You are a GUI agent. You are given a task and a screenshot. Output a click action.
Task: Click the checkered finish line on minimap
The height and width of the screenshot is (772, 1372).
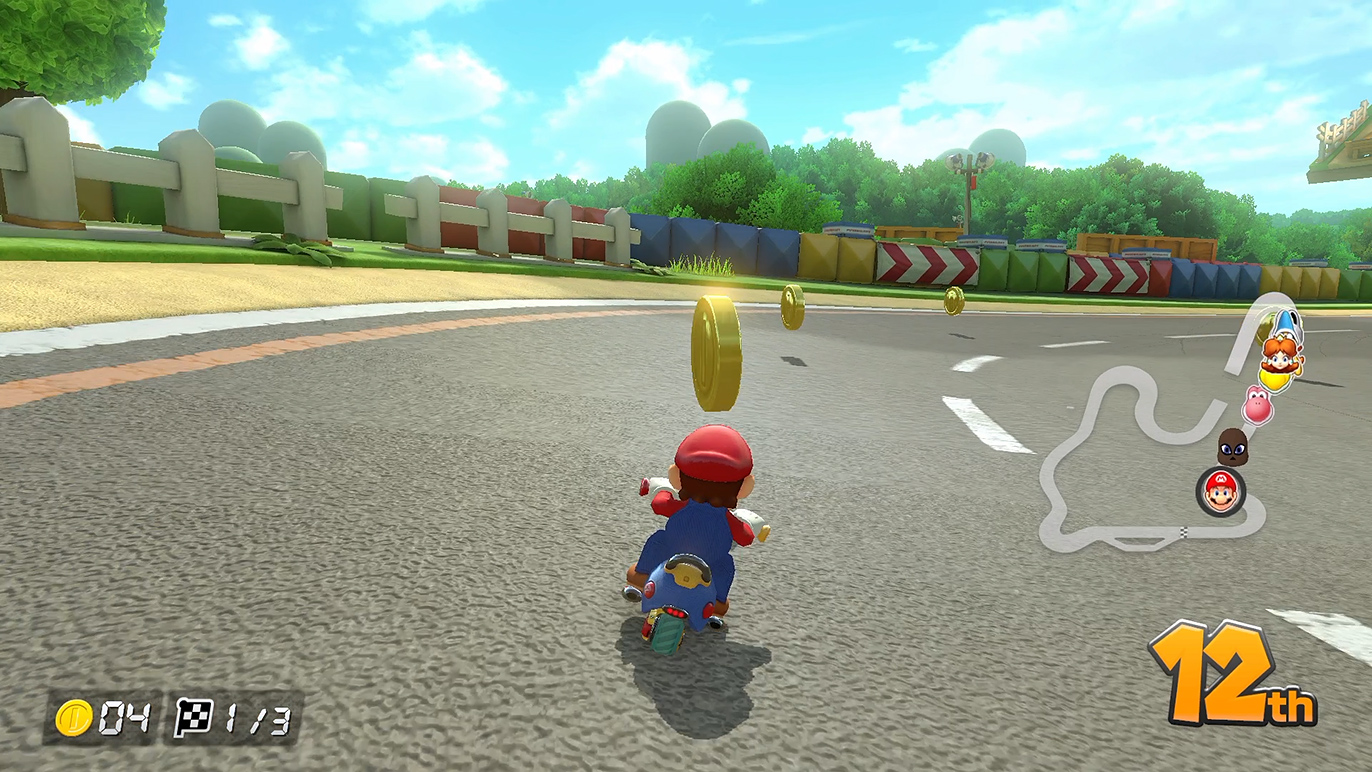tap(1183, 530)
